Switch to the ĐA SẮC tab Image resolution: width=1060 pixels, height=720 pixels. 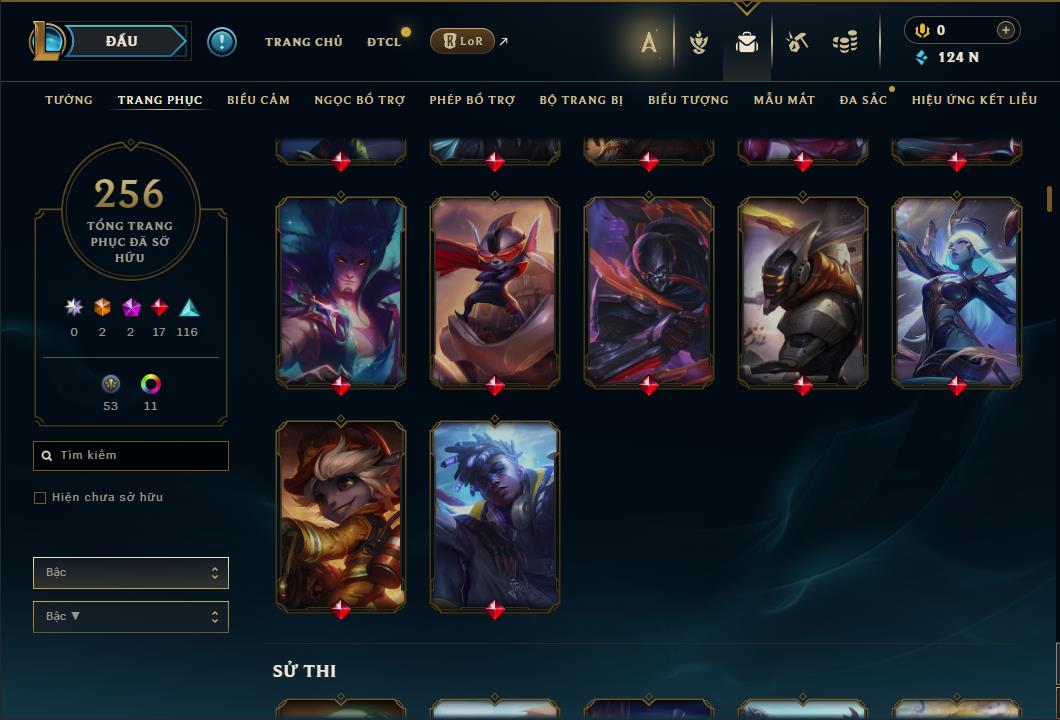pyautogui.click(x=863, y=100)
